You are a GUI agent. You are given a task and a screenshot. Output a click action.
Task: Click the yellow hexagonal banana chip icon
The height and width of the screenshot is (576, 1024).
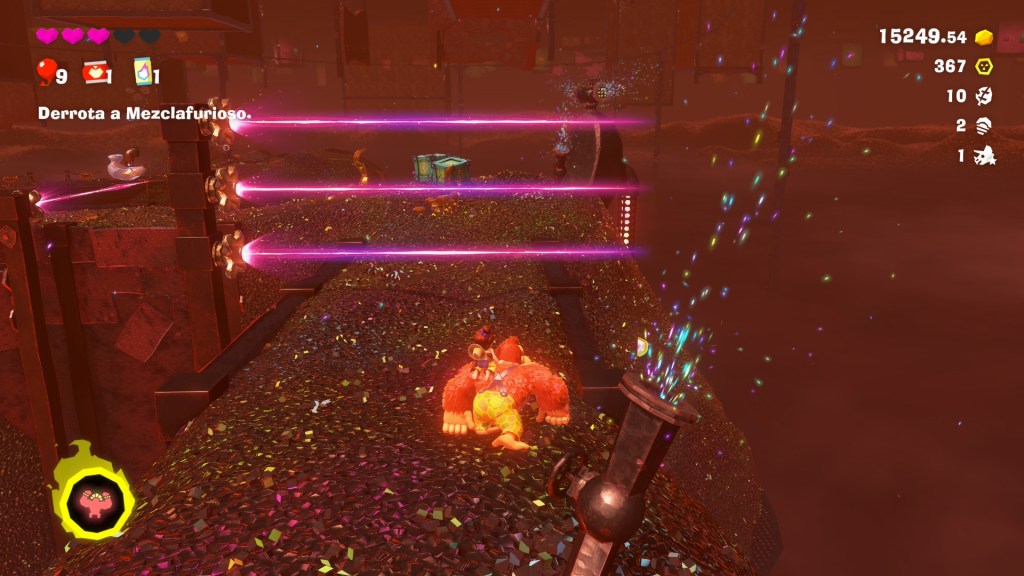pos(984,66)
